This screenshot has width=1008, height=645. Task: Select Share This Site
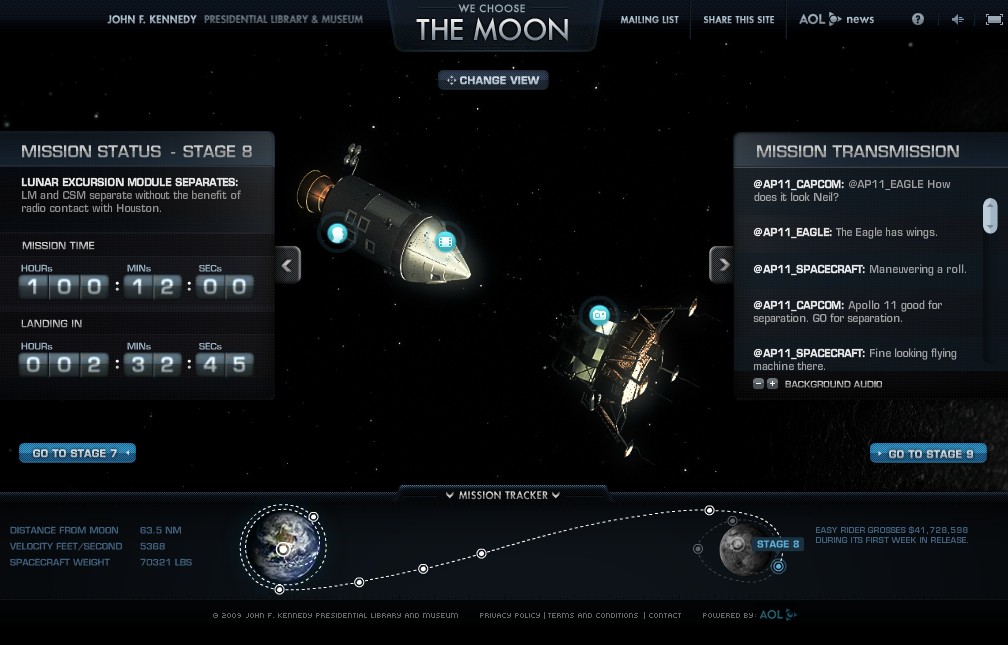[x=738, y=20]
